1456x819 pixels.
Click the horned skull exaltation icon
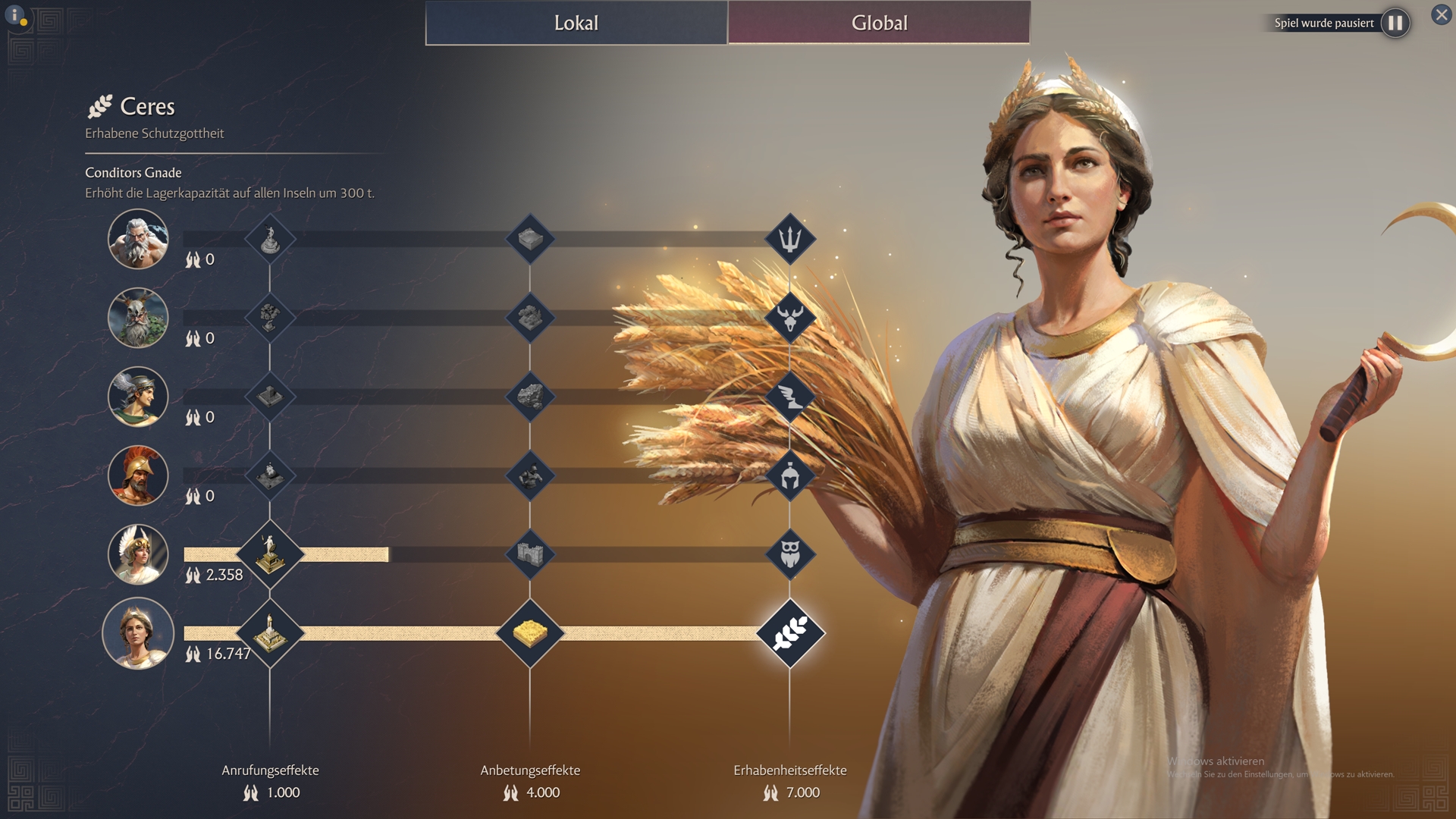[790, 318]
